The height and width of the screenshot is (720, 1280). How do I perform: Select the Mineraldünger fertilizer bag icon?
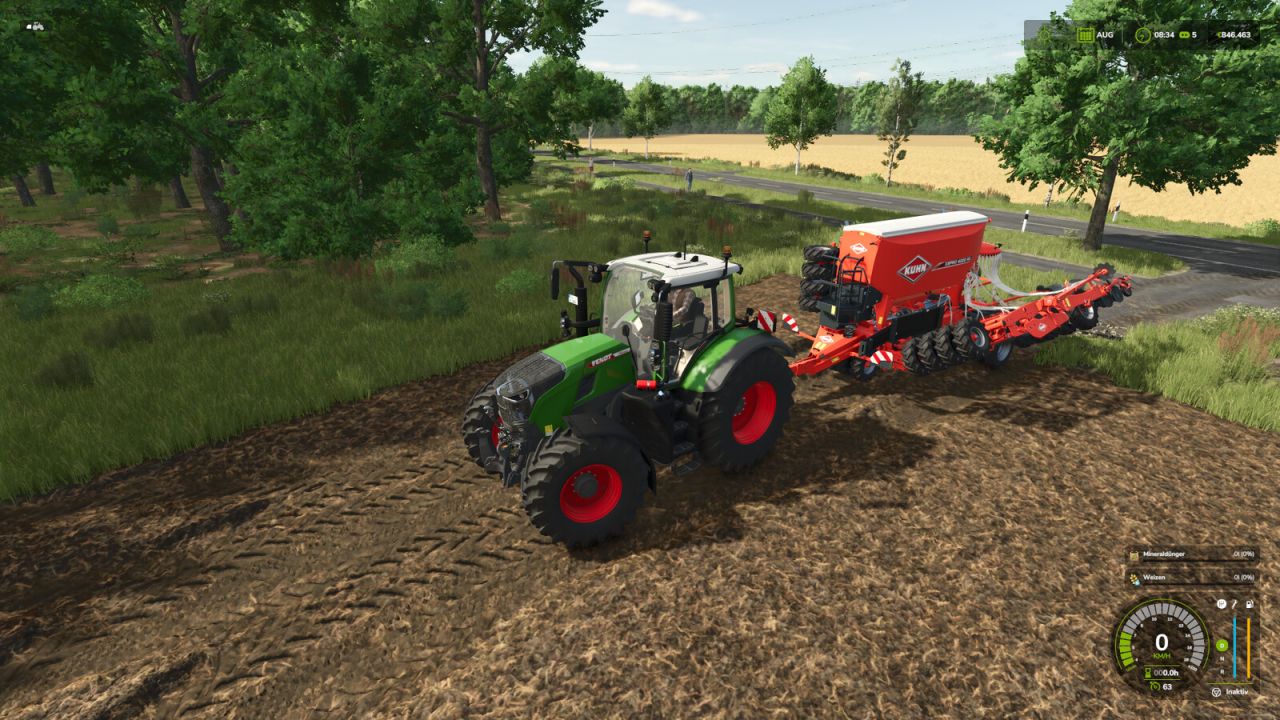click(x=1134, y=555)
